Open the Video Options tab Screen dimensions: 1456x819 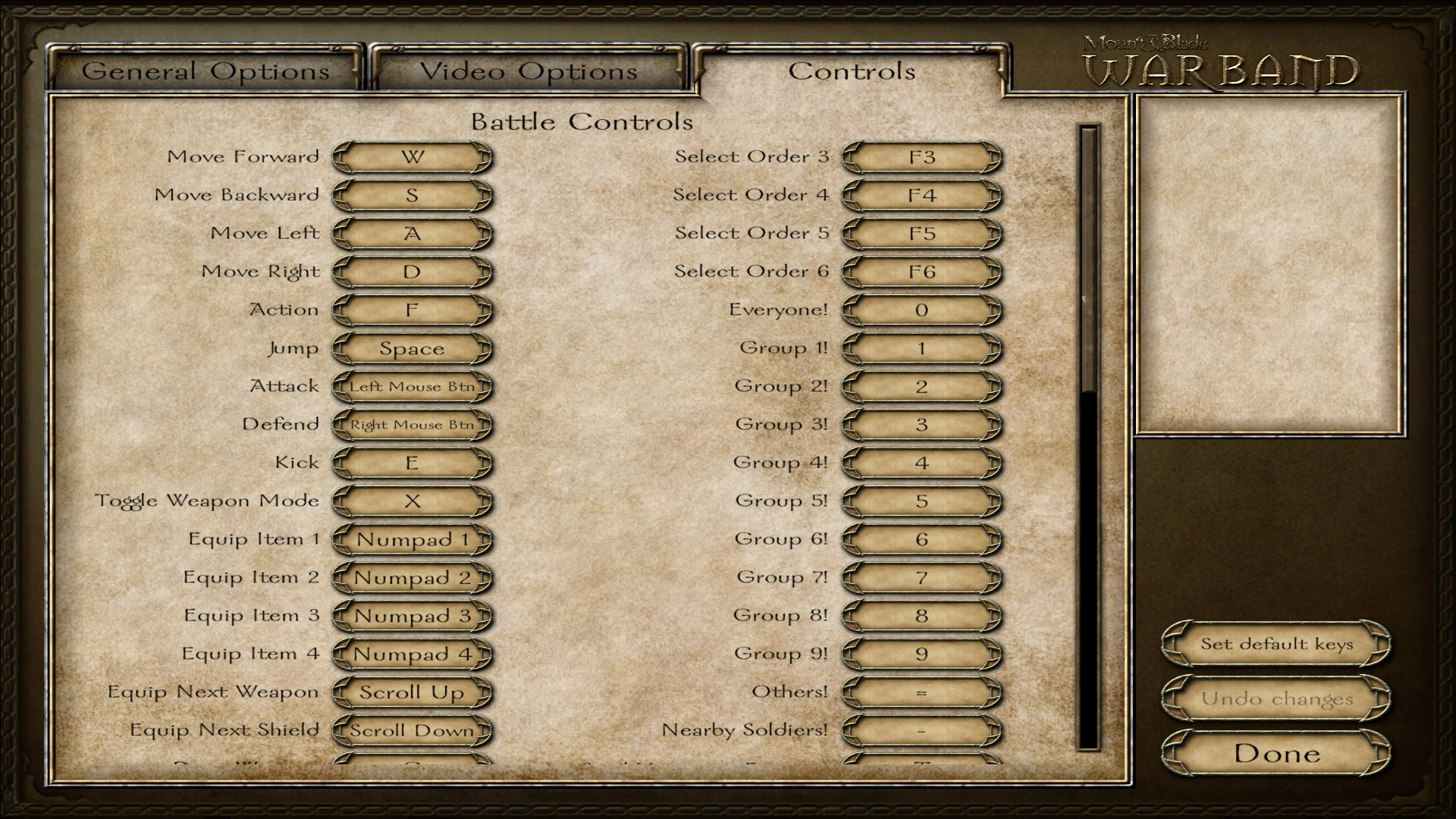[529, 71]
